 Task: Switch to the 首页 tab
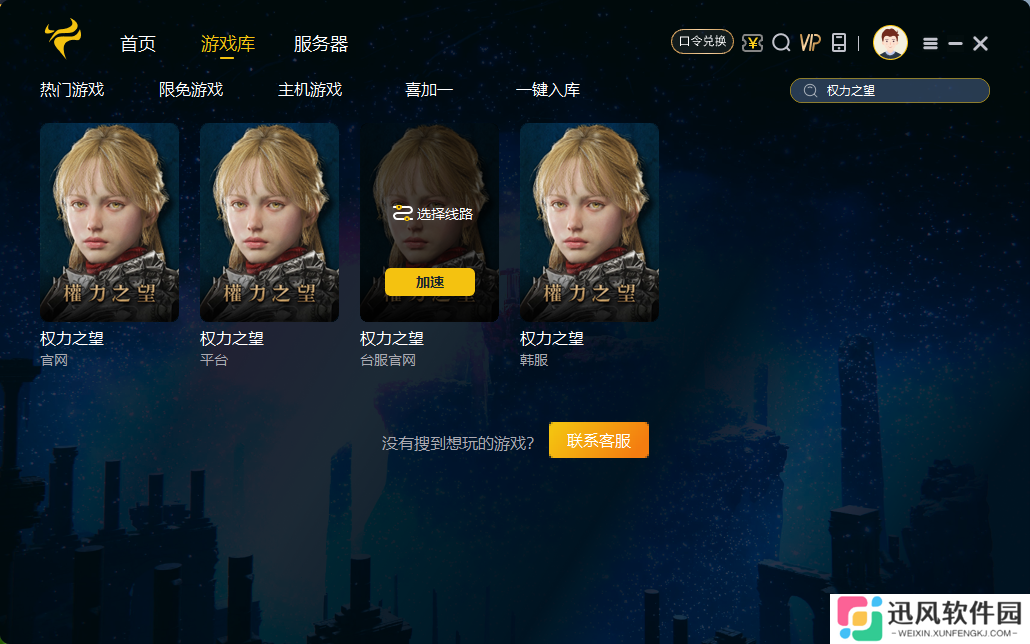point(138,44)
